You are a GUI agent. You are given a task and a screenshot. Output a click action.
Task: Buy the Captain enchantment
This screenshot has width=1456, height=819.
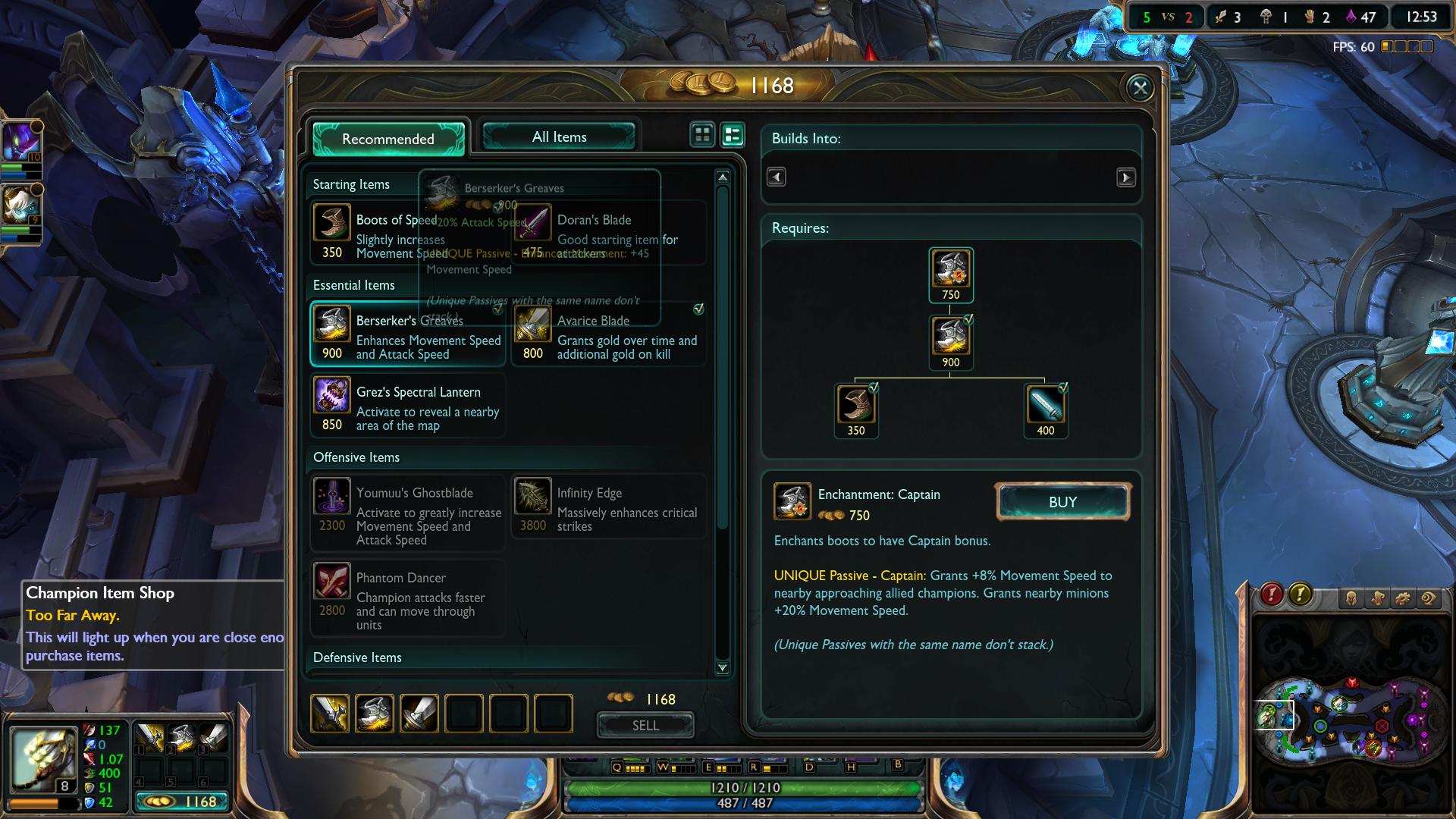1062,502
